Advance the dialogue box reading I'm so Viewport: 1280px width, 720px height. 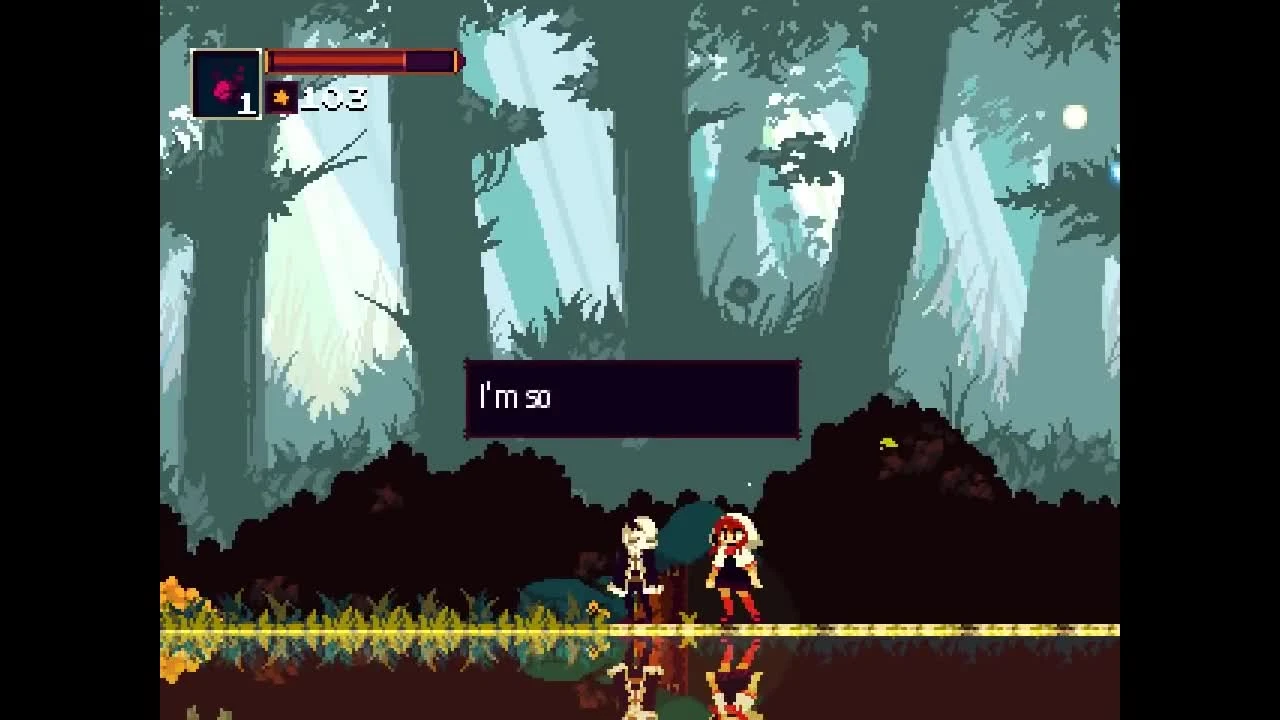point(632,398)
